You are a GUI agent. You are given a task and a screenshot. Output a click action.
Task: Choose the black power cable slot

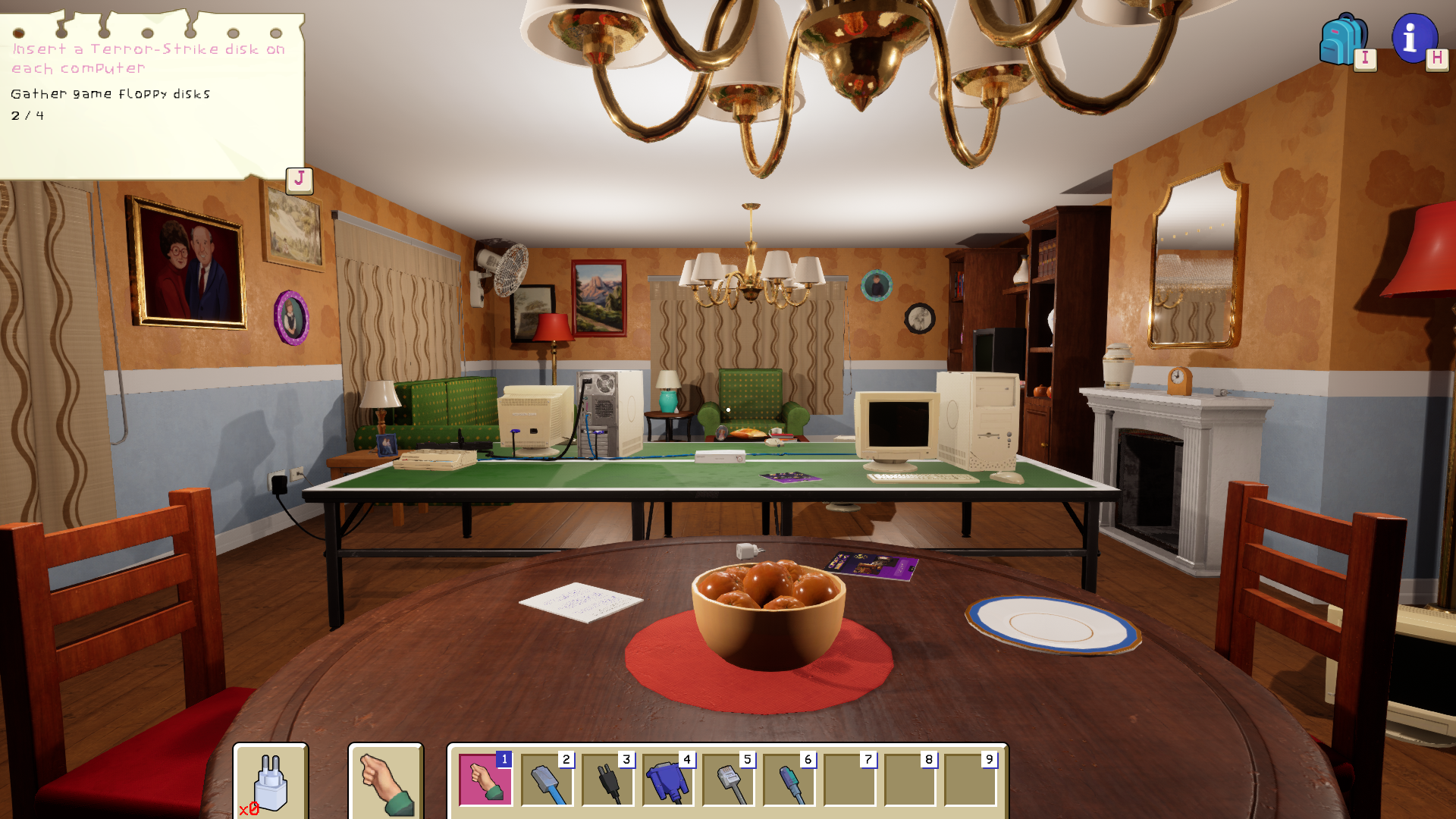coord(607,780)
